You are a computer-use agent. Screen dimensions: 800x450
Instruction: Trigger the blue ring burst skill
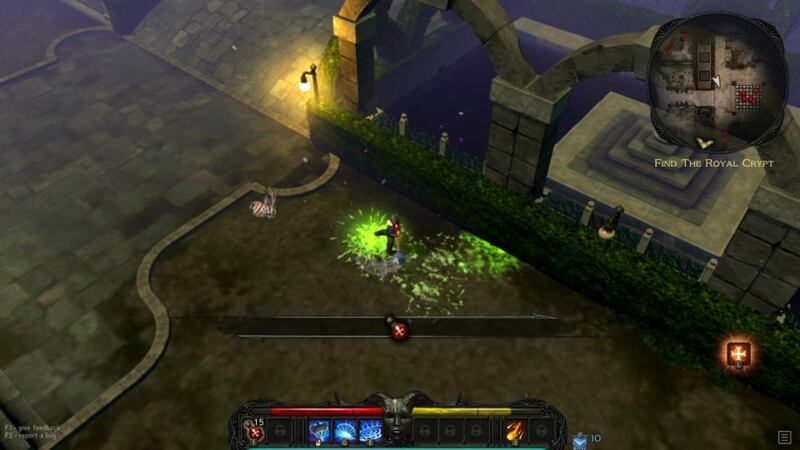point(369,431)
